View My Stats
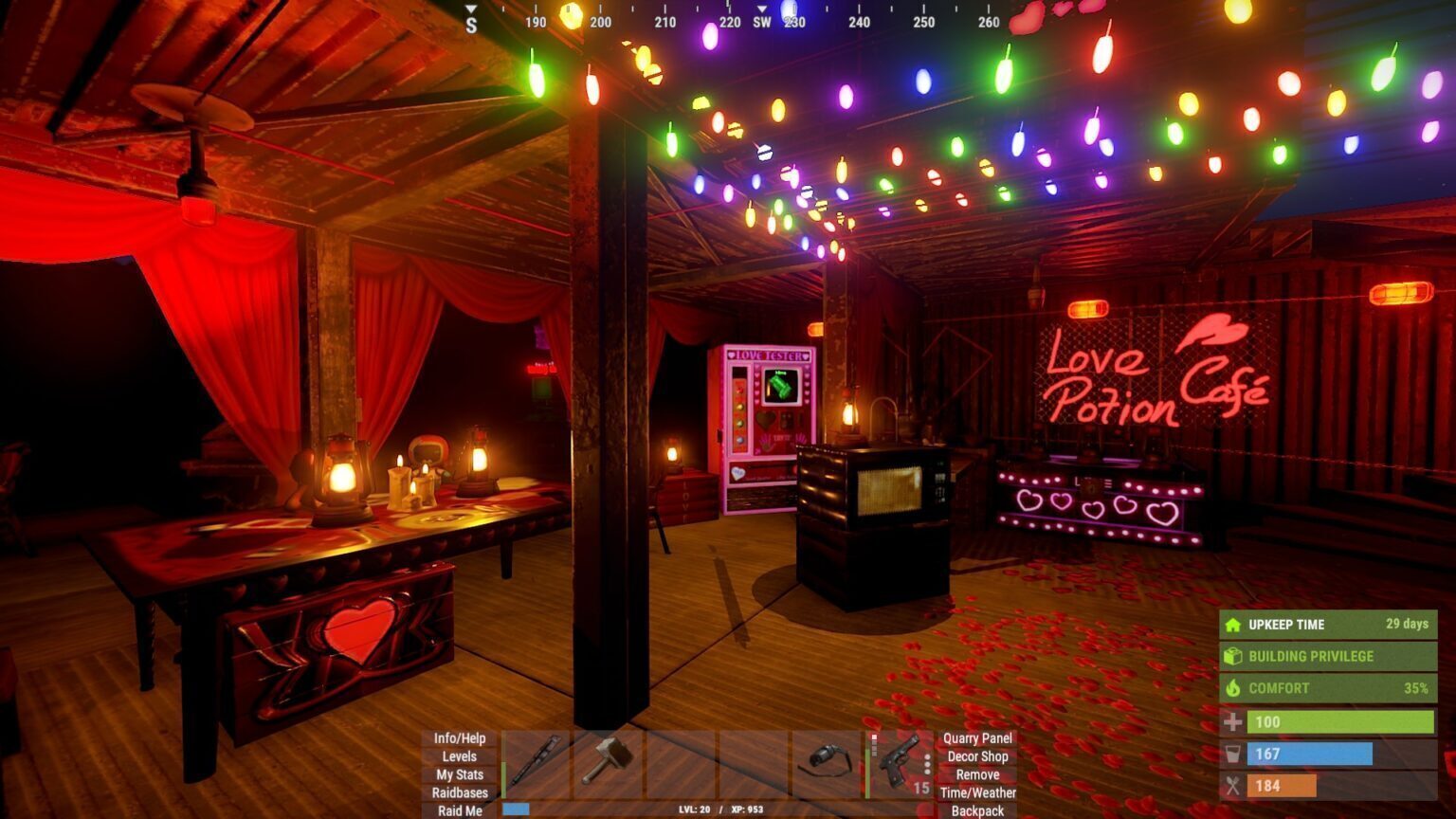 click(x=460, y=774)
